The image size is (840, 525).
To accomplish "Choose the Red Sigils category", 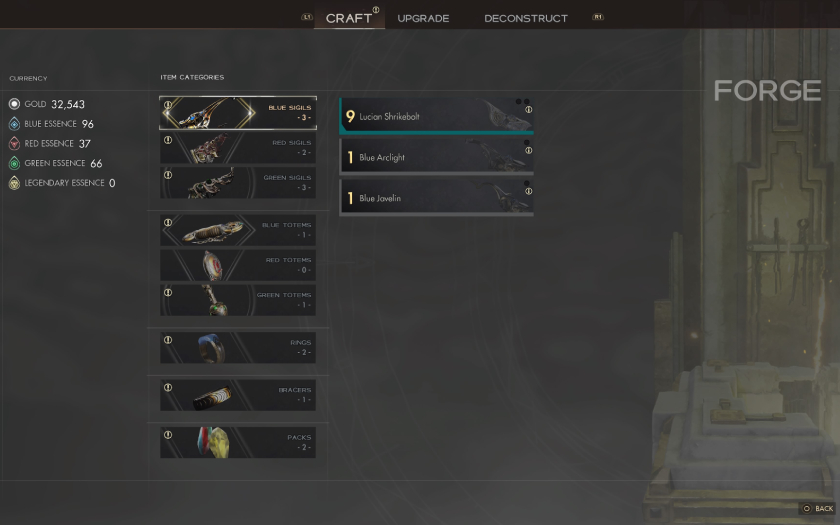I will click(238, 148).
